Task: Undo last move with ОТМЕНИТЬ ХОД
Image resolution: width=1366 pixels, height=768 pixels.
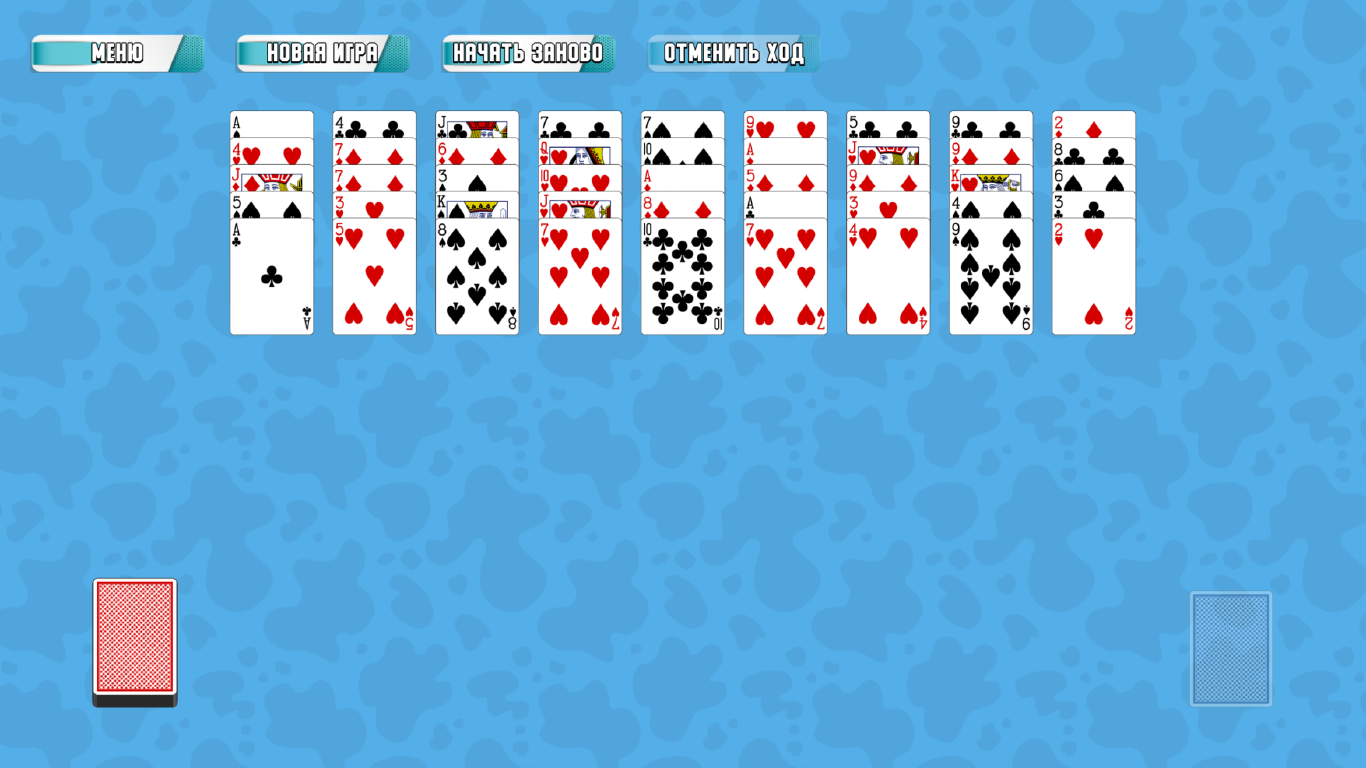Action: (x=733, y=53)
